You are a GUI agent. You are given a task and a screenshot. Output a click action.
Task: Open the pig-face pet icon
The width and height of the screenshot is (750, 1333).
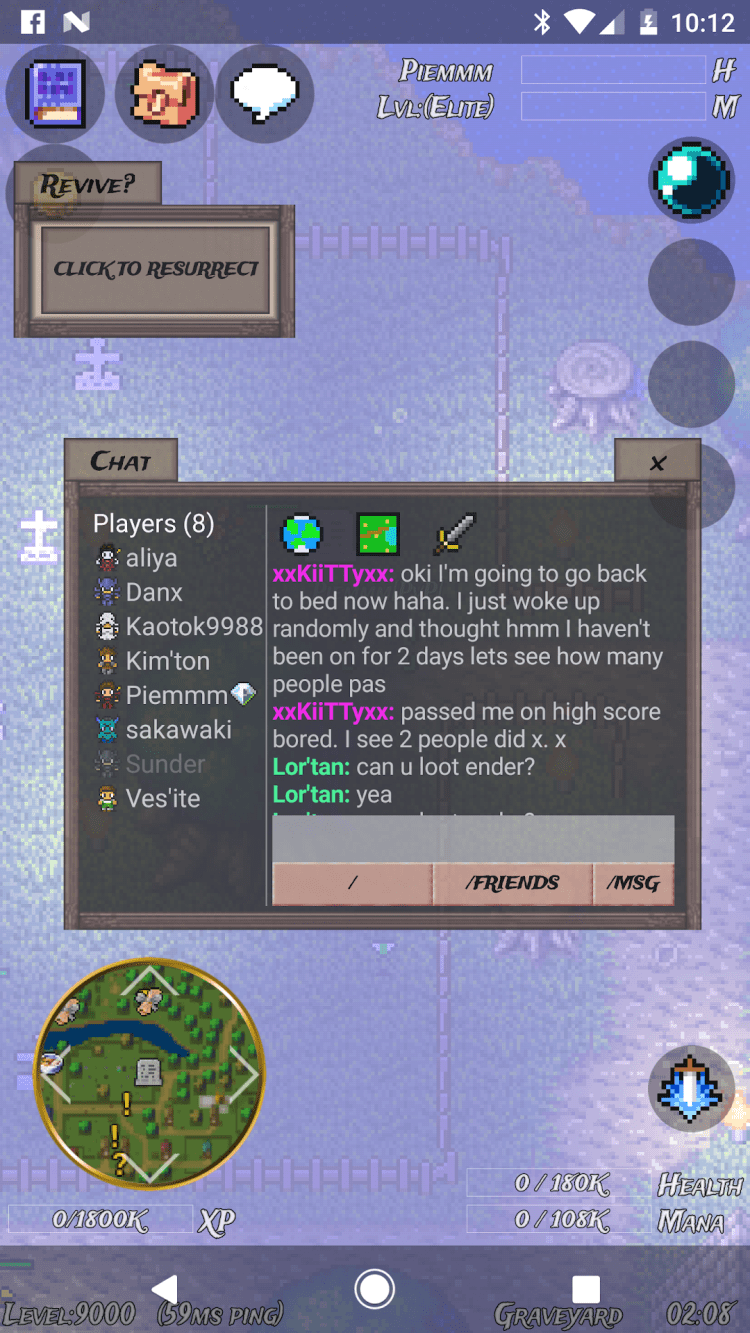point(164,94)
